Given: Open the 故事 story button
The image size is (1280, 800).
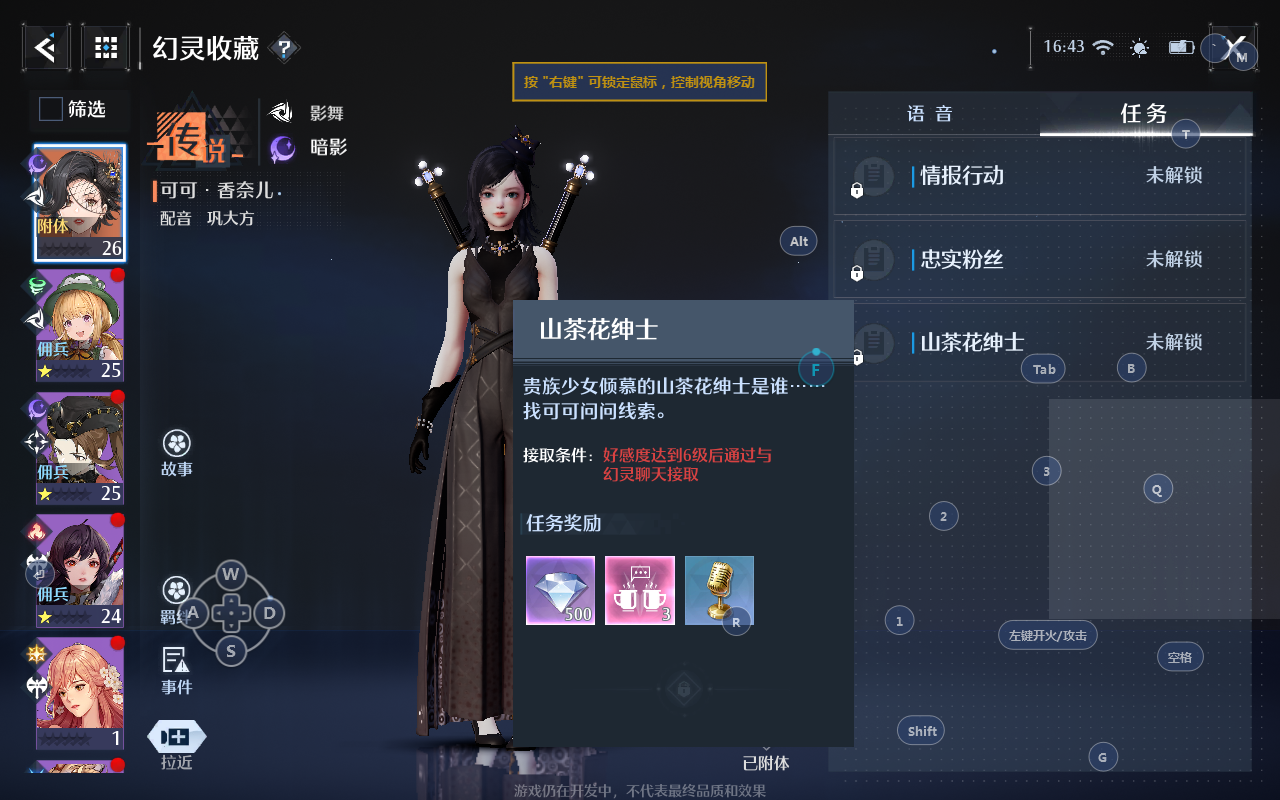Looking at the screenshot, I should point(177,453).
